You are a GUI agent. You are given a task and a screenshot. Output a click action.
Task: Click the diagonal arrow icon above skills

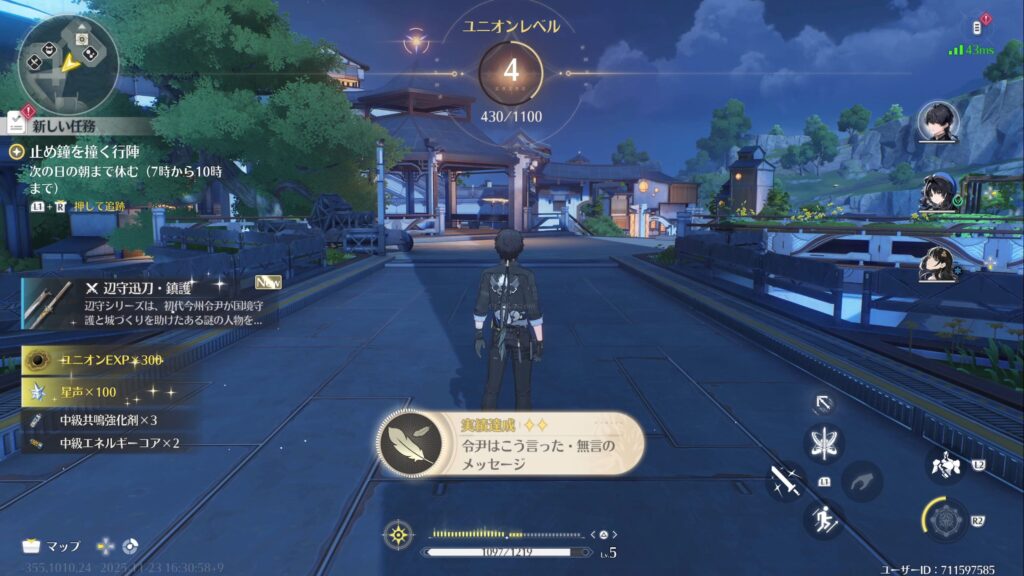point(825,403)
